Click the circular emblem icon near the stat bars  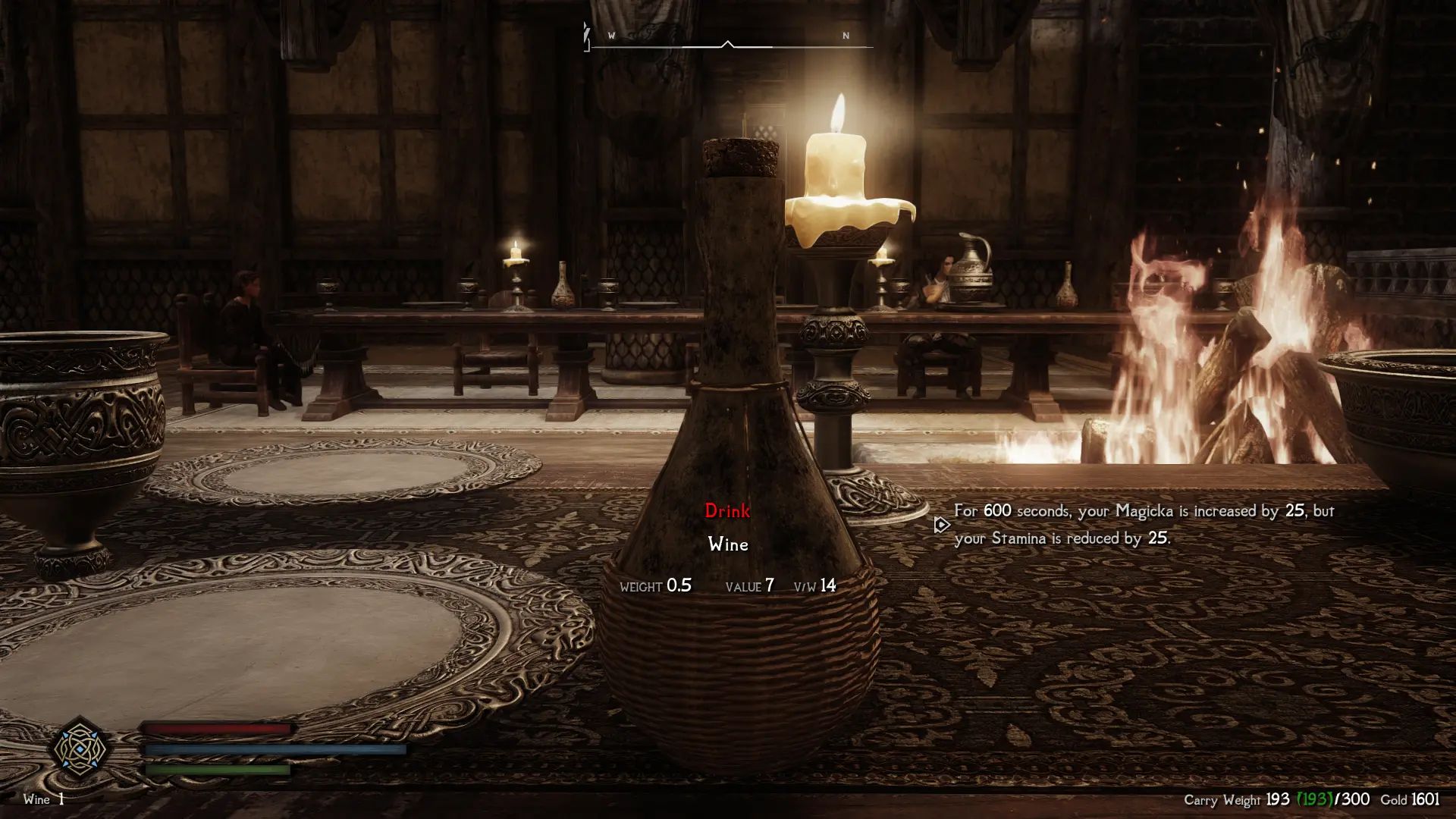80,749
